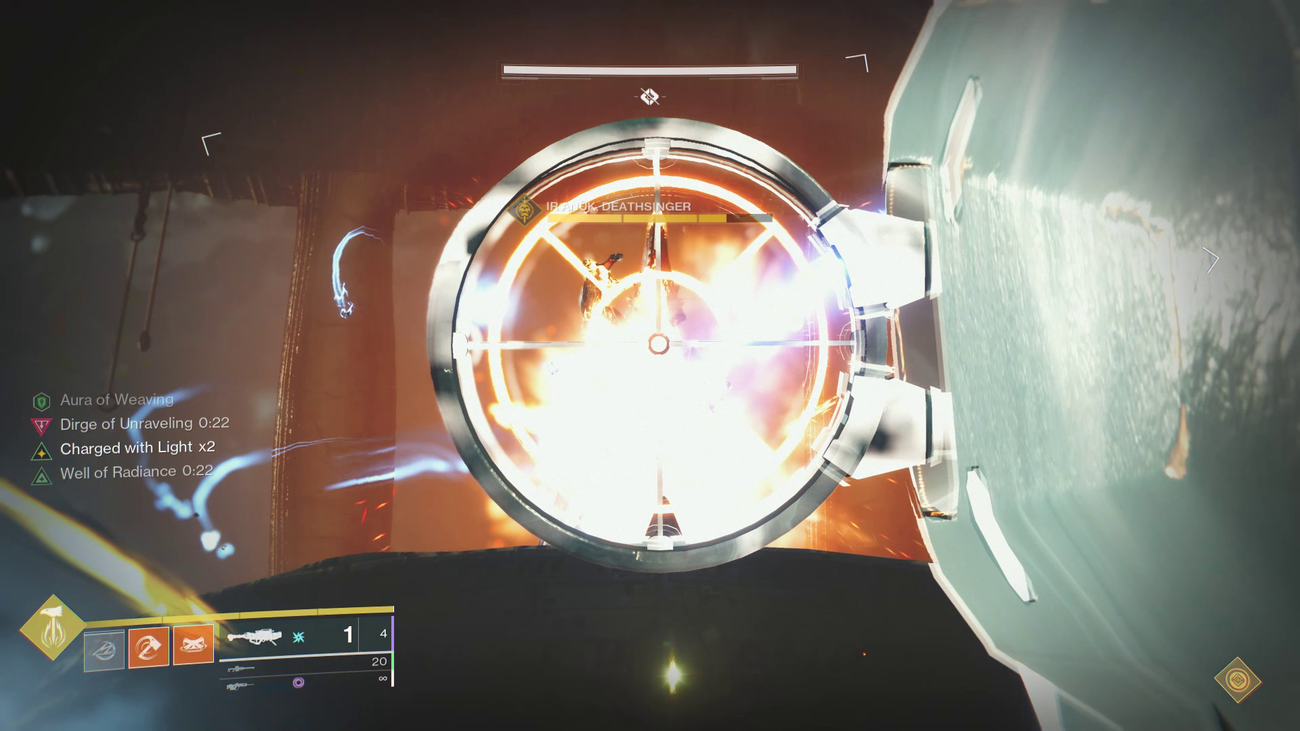The image size is (1300, 731).
Task: Click the kinetic weapon silhouette above ammo count
Action: pos(240,668)
